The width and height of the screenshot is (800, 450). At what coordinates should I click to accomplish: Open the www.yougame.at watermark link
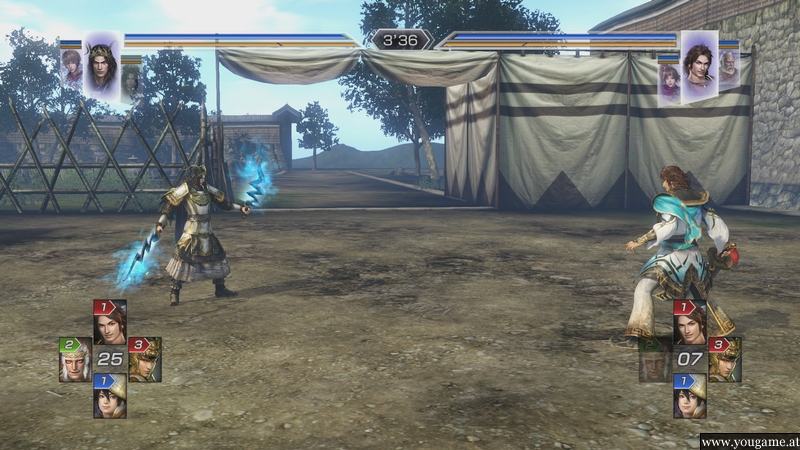click(748, 441)
